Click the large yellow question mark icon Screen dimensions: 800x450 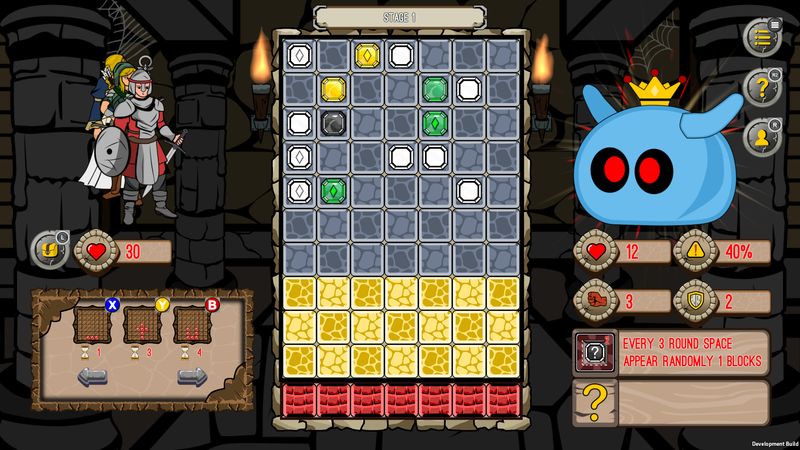pyautogui.click(x=593, y=401)
